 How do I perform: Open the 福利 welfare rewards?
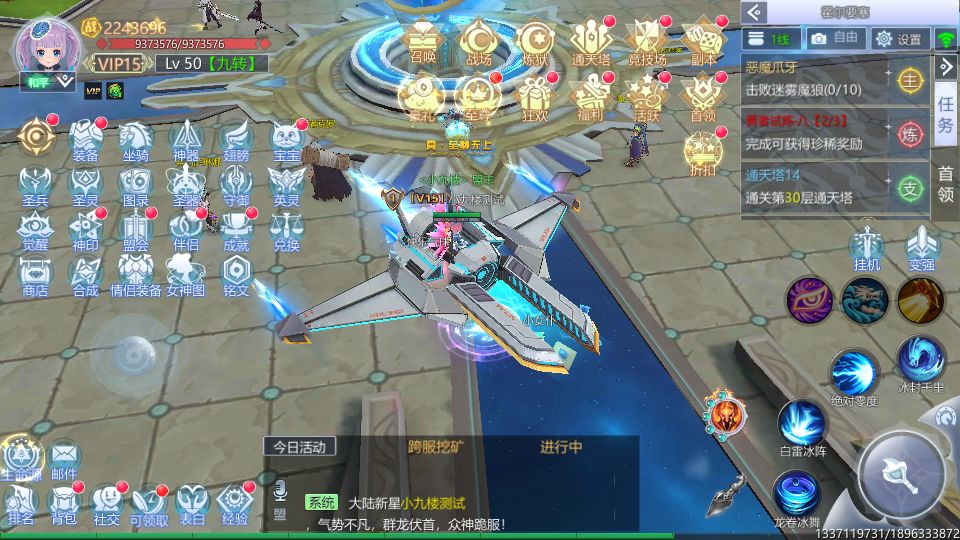pos(590,97)
